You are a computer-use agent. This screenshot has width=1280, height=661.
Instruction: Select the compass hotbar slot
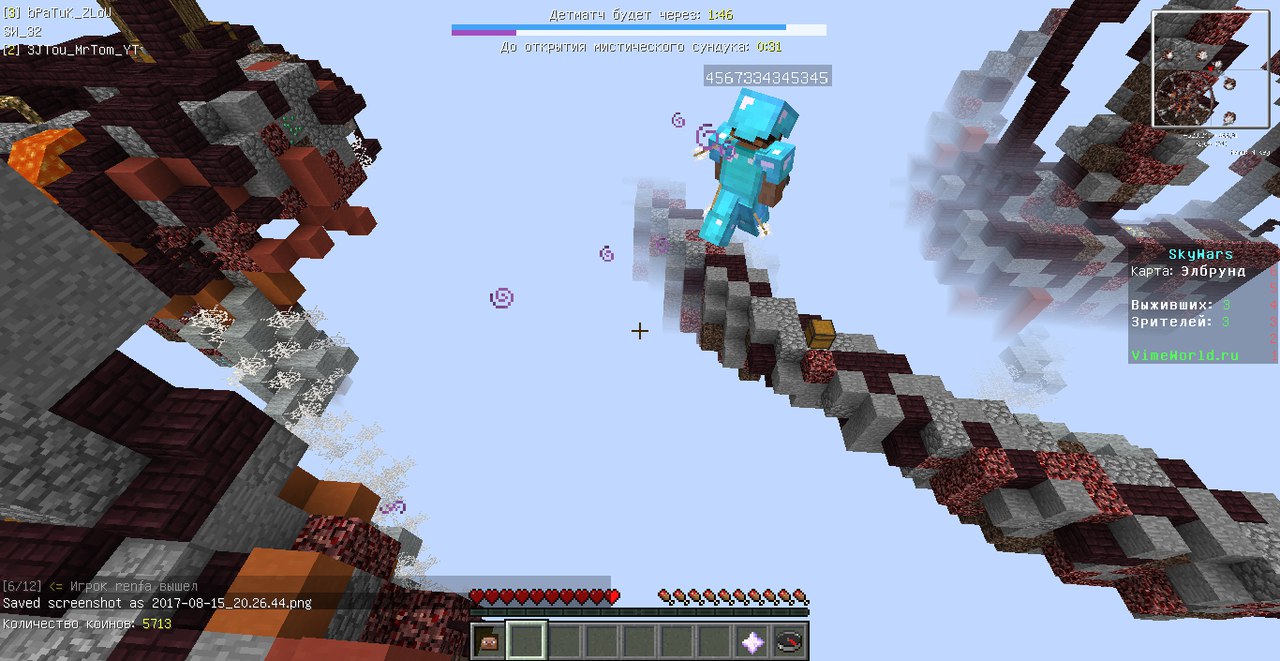tap(789, 641)
